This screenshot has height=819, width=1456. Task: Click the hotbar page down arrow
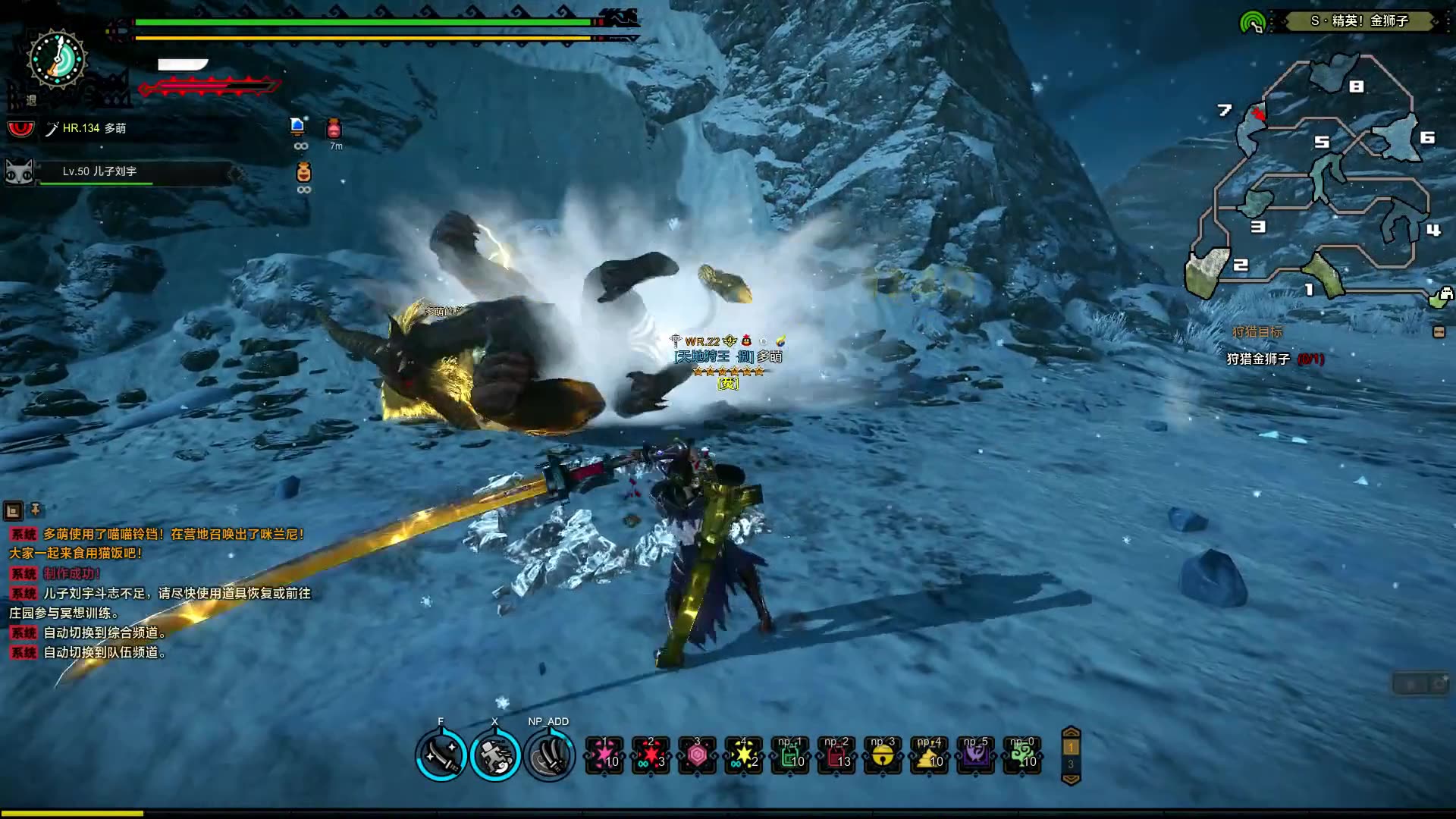[x=1071, y=779]
